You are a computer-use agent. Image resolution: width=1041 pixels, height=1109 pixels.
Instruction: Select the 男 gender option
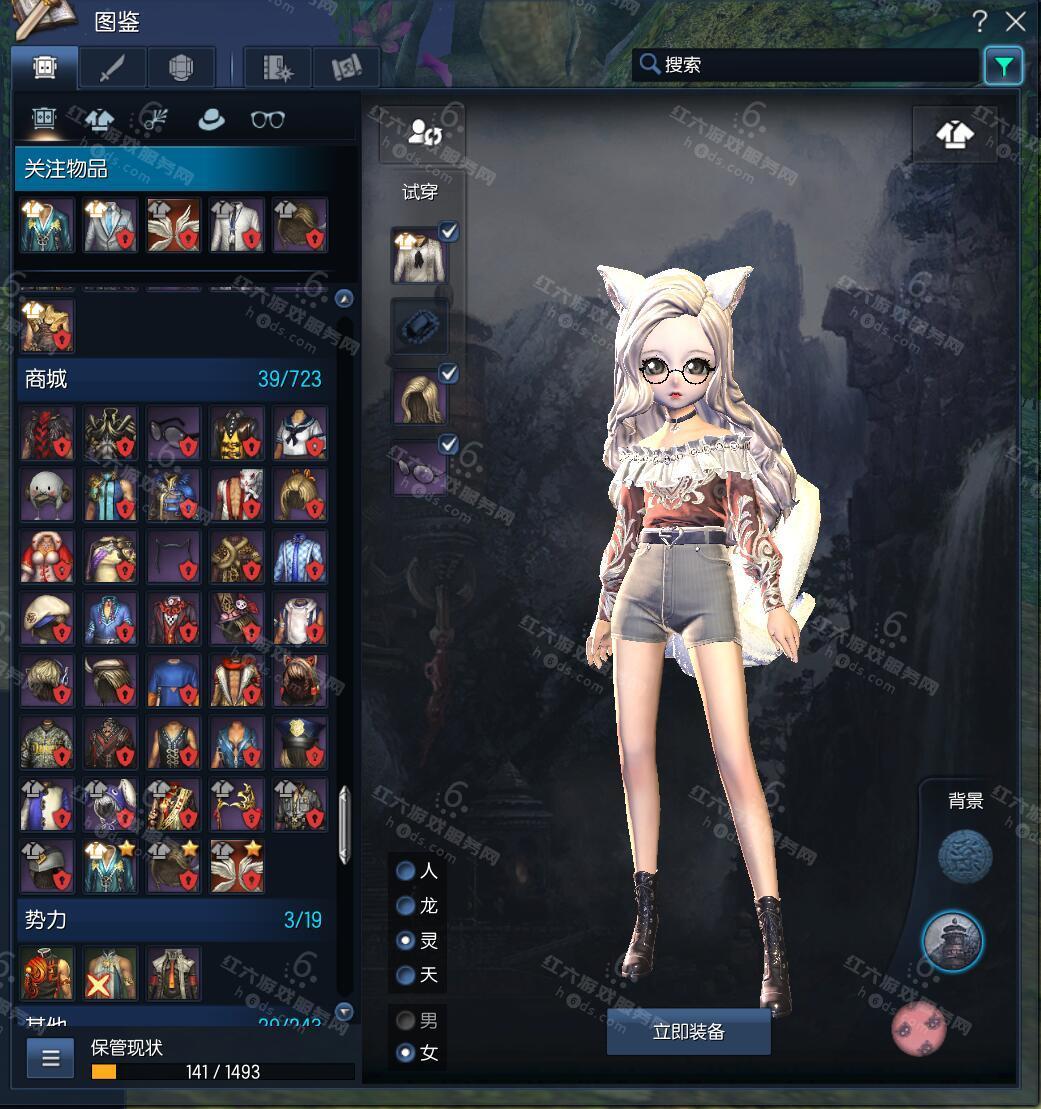click(406, 1021)
